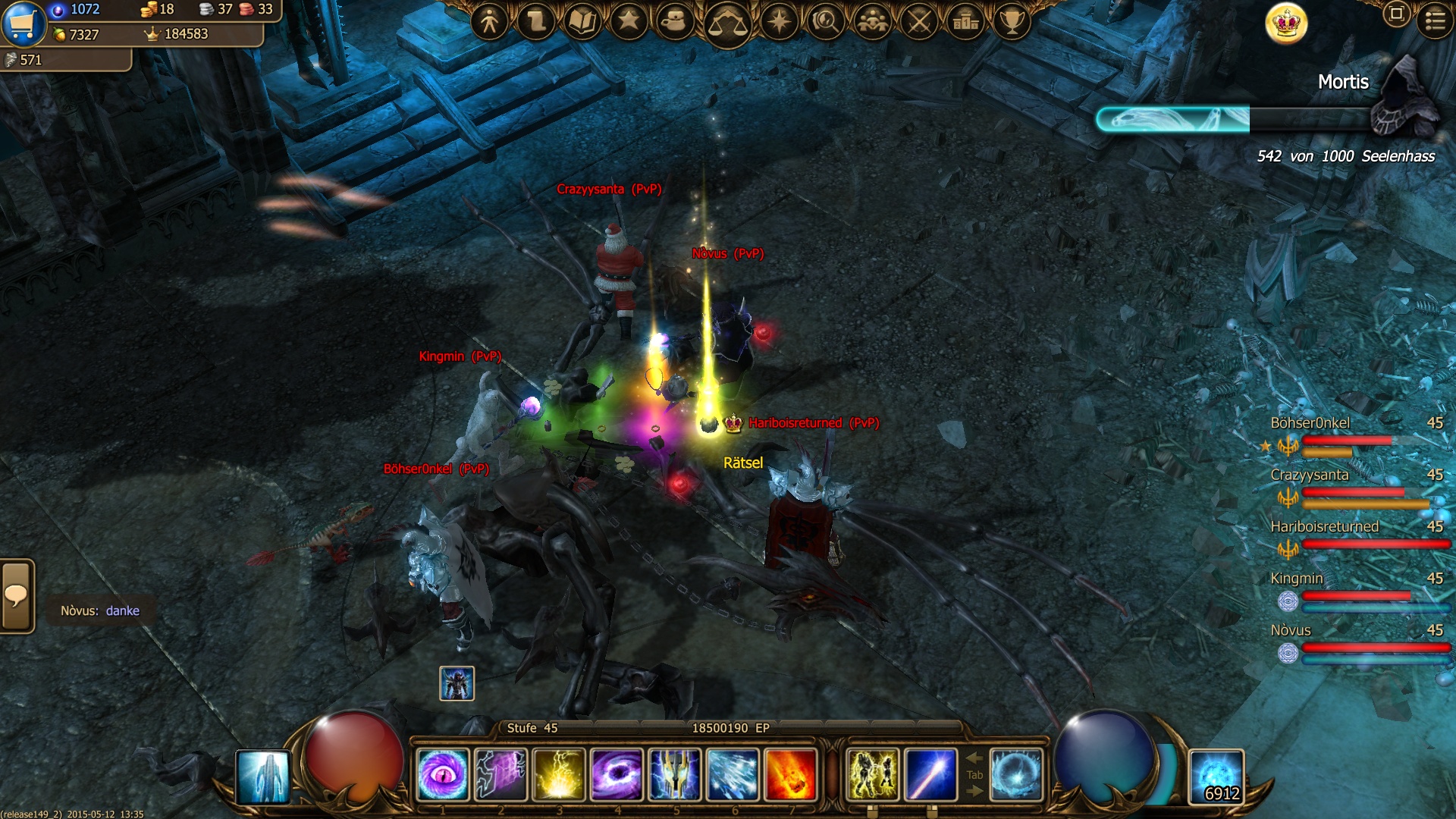Open the character sheet from top toolbar
Image resolution: width=1456 pixels, height=819 pixels.
[x=489, y=22]
